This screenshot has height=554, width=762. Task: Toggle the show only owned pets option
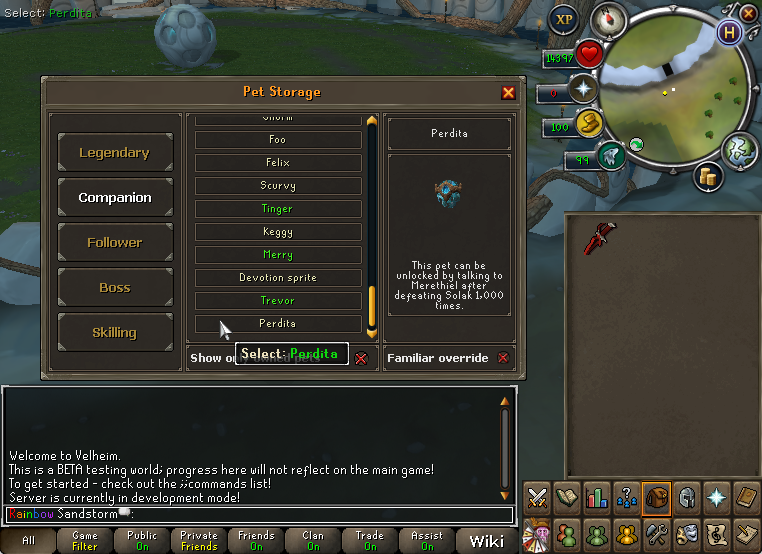(361, 358)
